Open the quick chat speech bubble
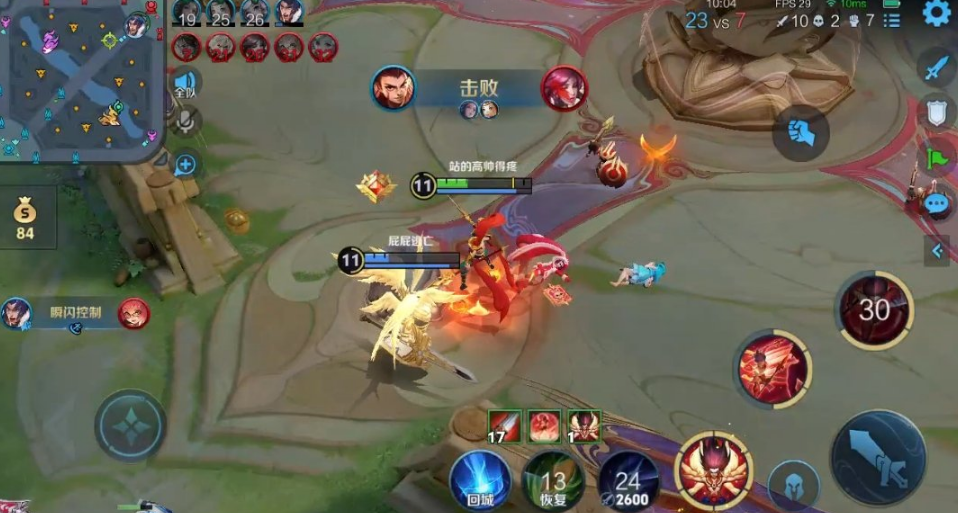 click(x=936, y=203)
